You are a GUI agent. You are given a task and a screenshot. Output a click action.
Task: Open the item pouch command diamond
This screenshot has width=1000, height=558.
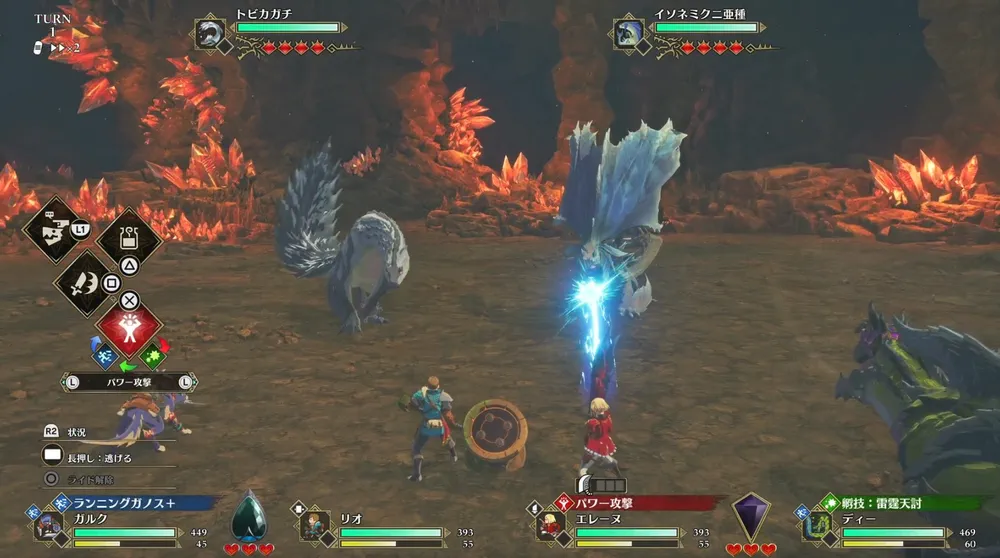point(128,238)
